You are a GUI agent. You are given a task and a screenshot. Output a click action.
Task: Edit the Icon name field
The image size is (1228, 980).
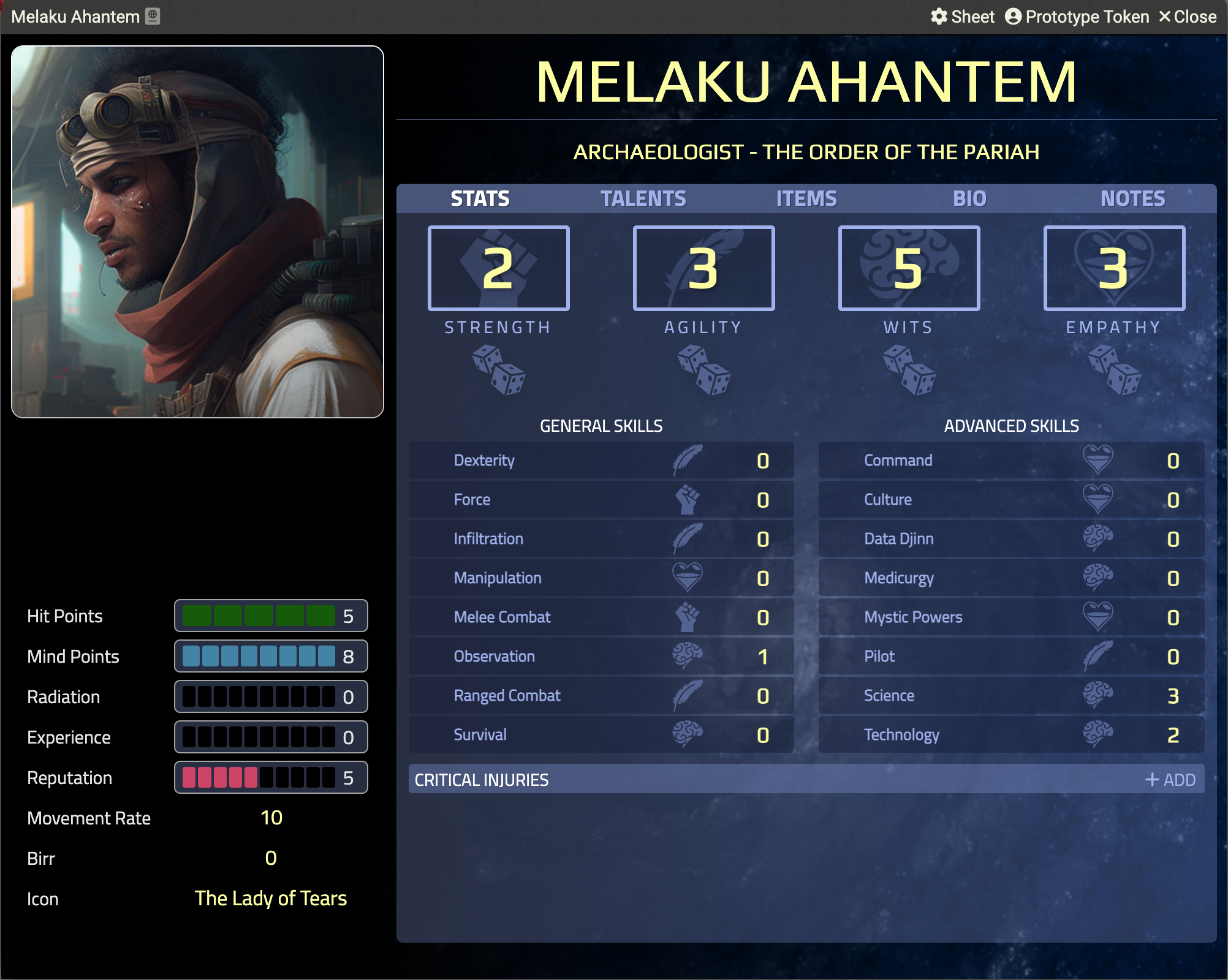click(271, 899)
